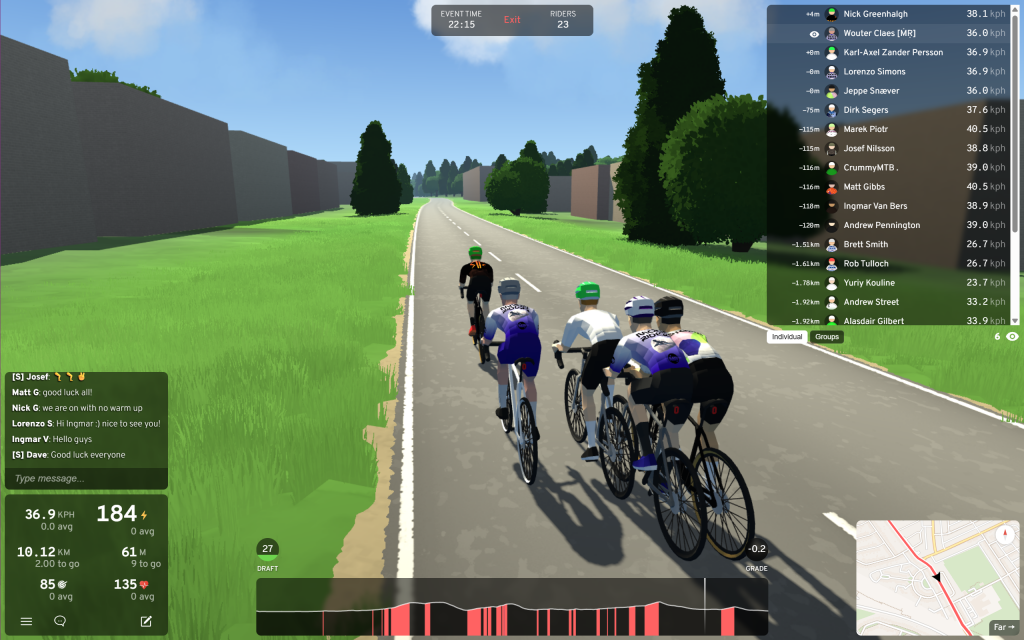Viewport: 1024px width, 640px height.
Task: Choose Karl-Axel Zander Persson's rider row
Action: point(890,52)
